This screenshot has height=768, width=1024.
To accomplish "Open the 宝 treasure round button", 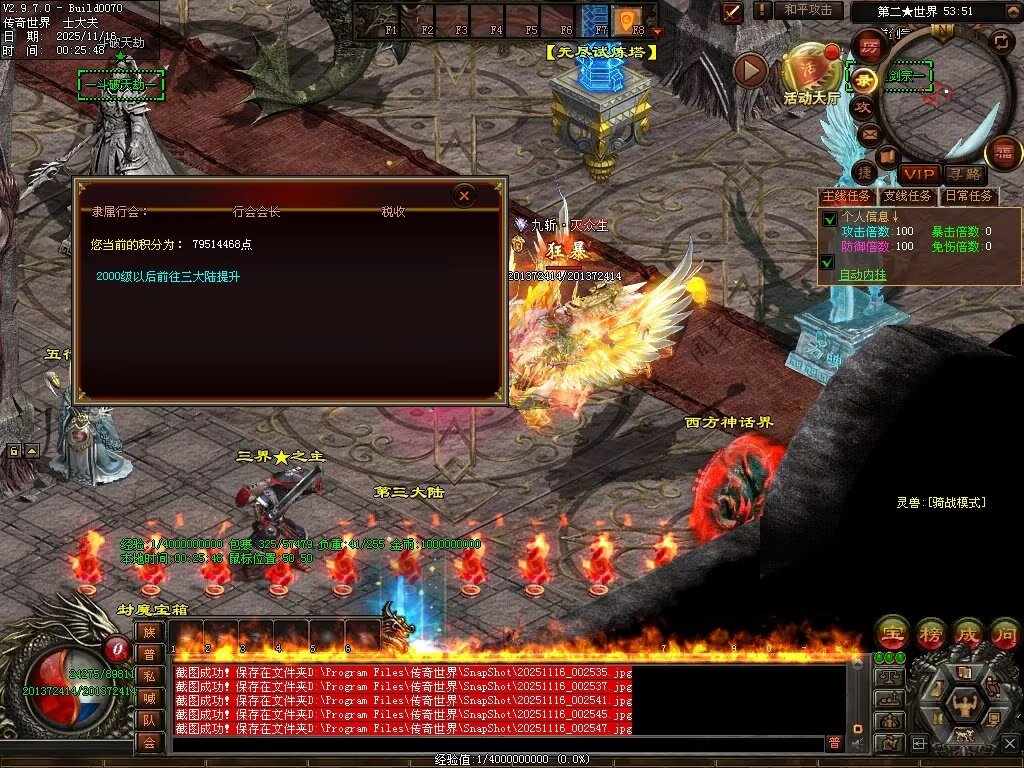I will point(891,632).
